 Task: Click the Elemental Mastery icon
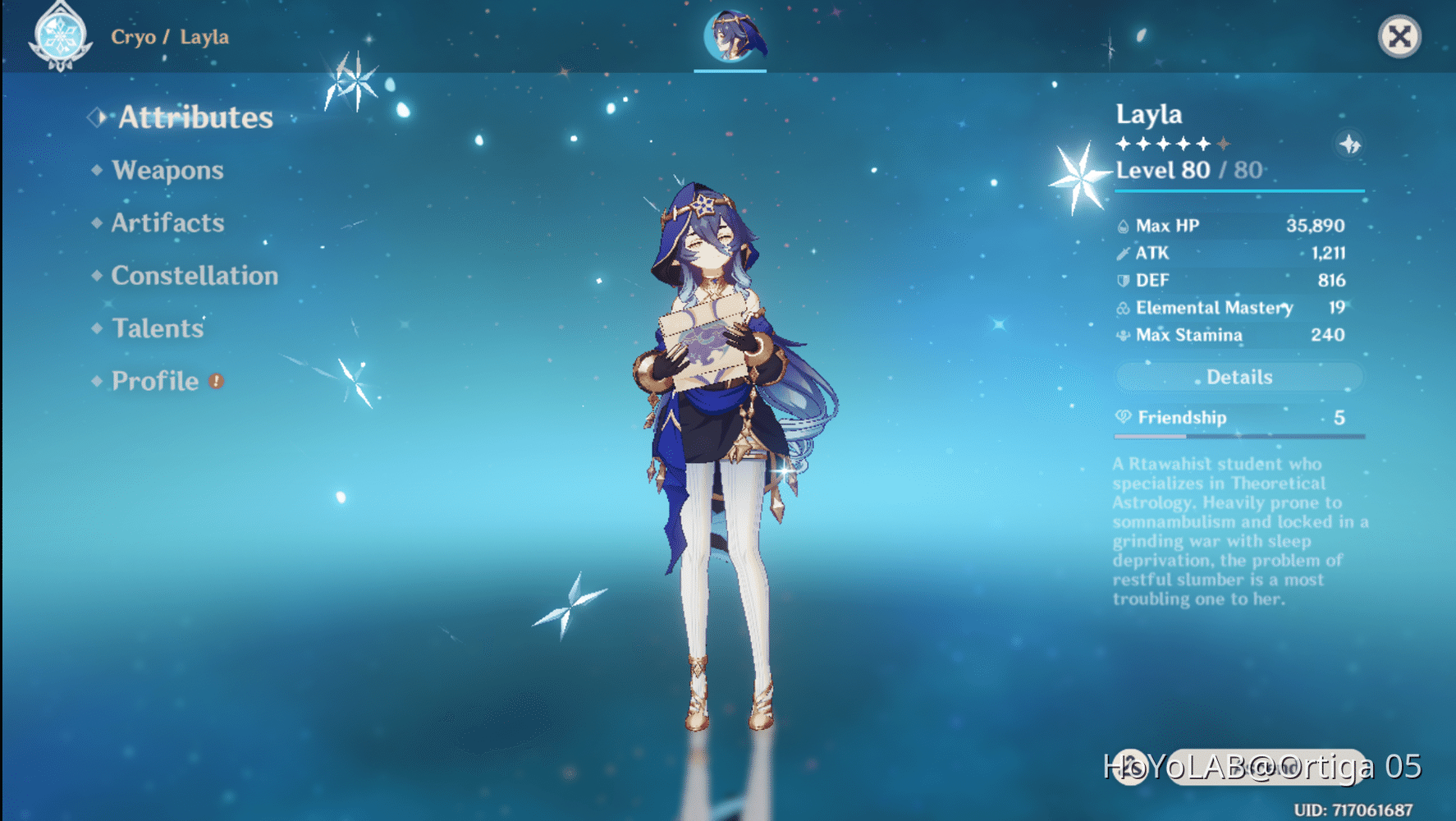click(x=1124, y=308)
